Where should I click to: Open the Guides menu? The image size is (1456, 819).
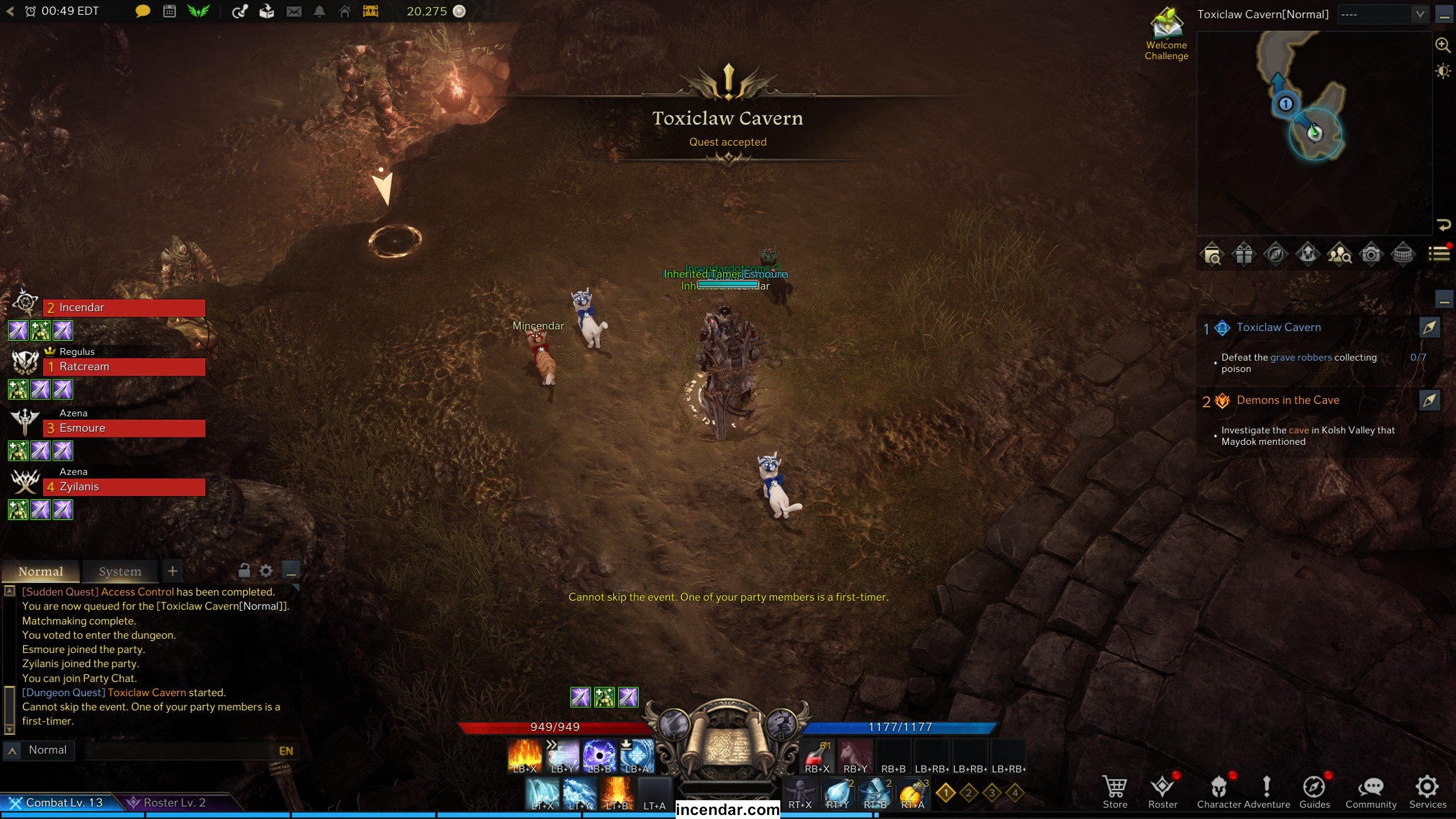pos(1314,791)
